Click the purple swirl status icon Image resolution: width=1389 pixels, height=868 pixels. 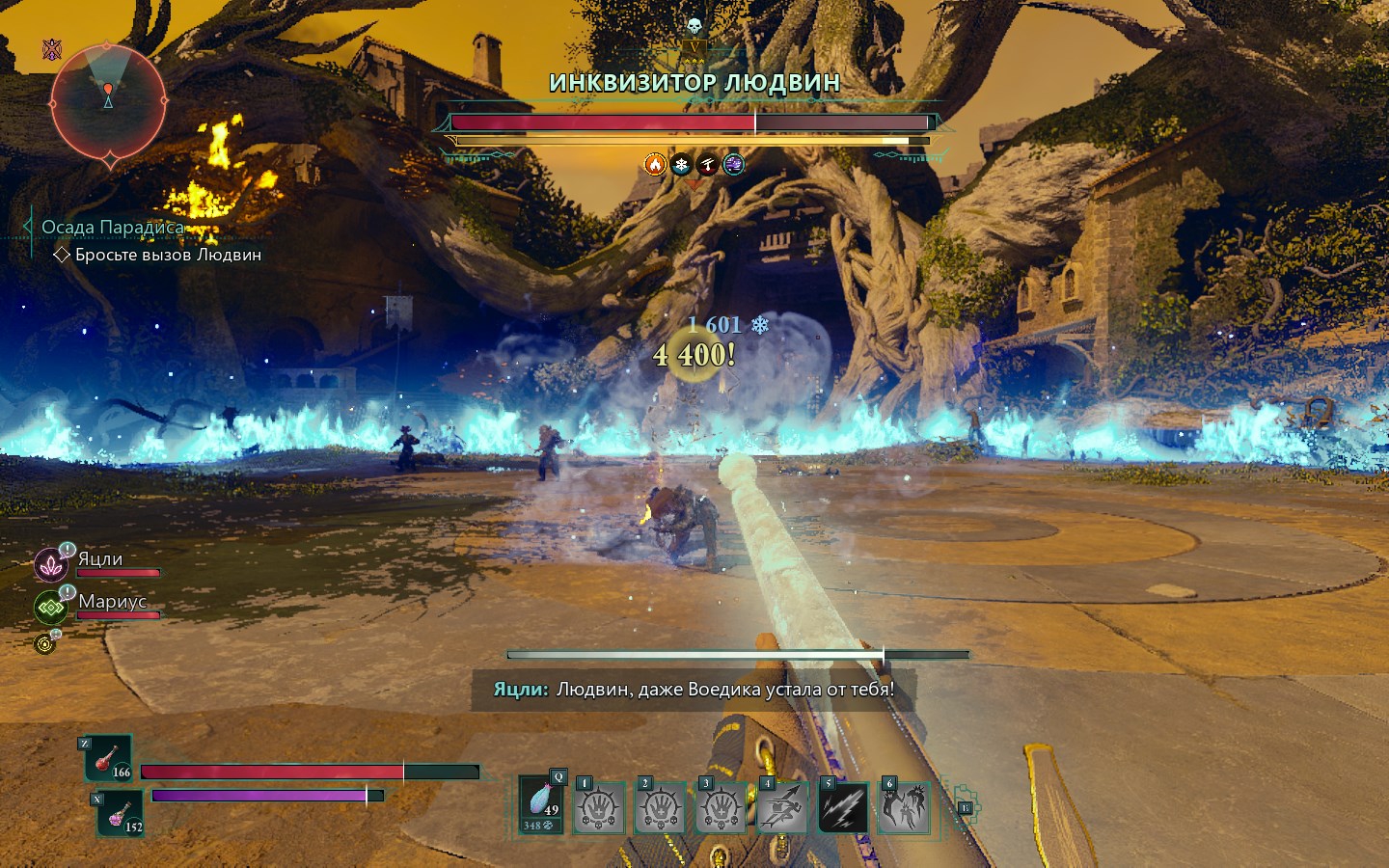(734, 165)
